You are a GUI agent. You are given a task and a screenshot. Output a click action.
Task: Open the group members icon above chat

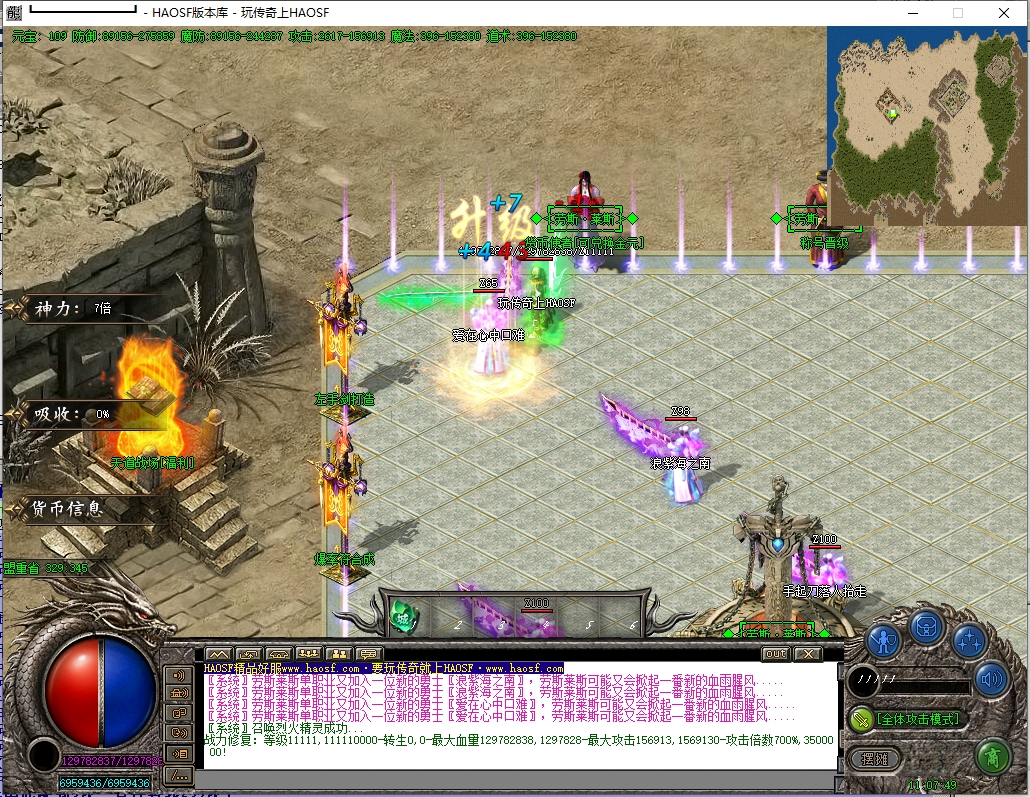[x=308, y=654]
